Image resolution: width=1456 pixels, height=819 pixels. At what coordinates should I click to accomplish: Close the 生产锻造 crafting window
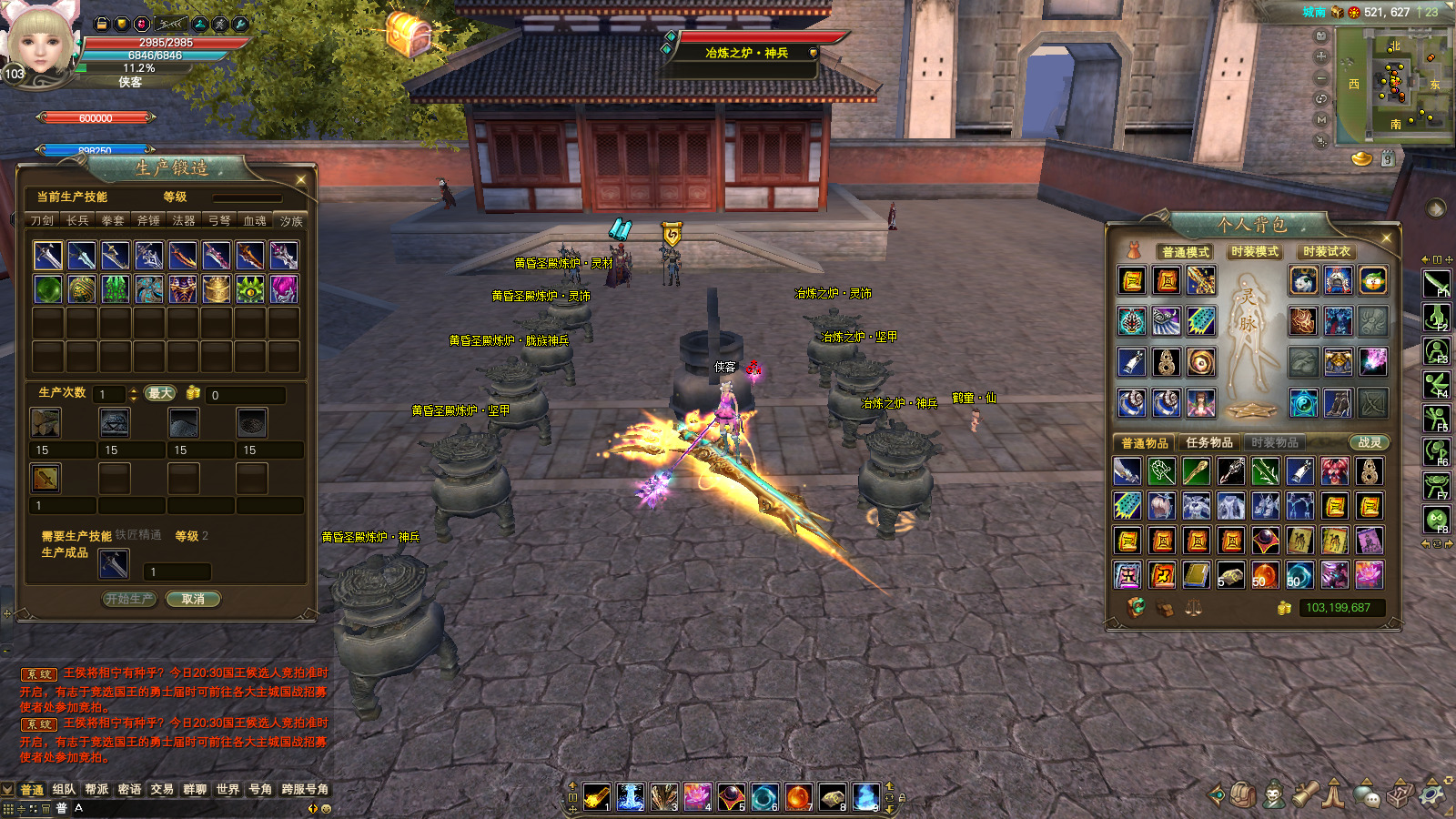[x=301, y=179]
